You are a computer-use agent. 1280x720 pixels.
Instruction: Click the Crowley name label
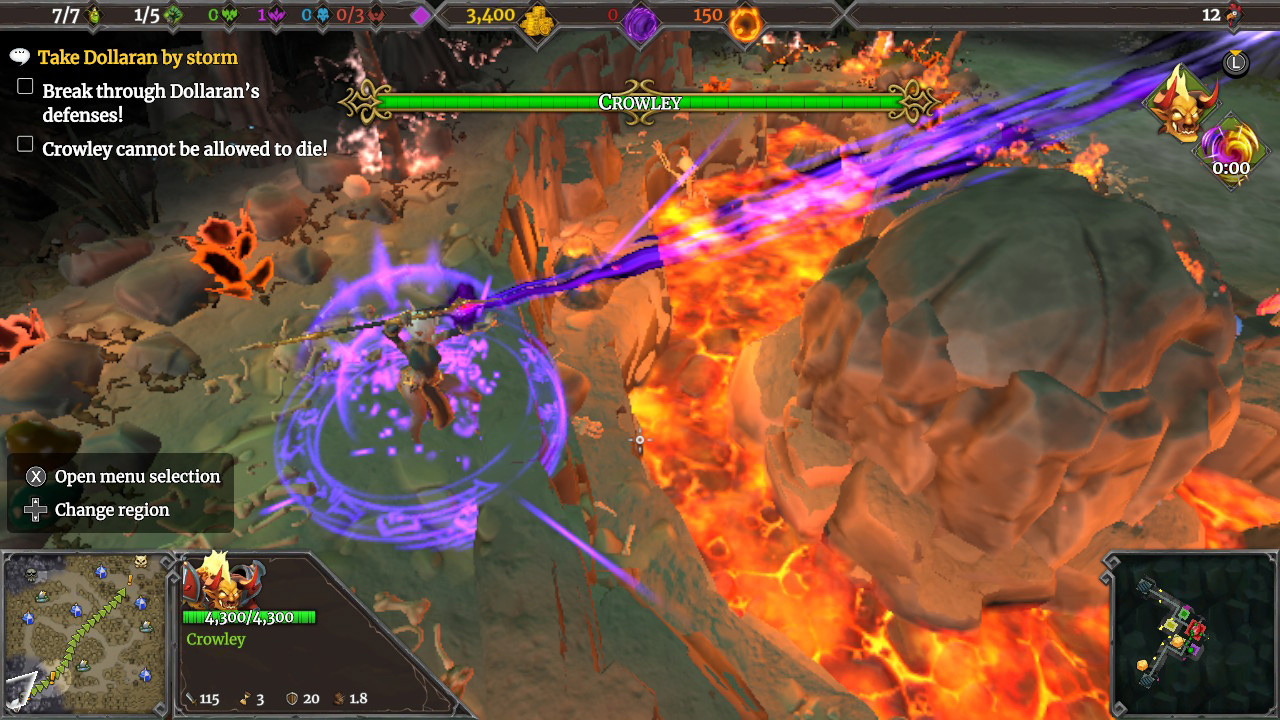pyautogui.click(x=215, y=639)
